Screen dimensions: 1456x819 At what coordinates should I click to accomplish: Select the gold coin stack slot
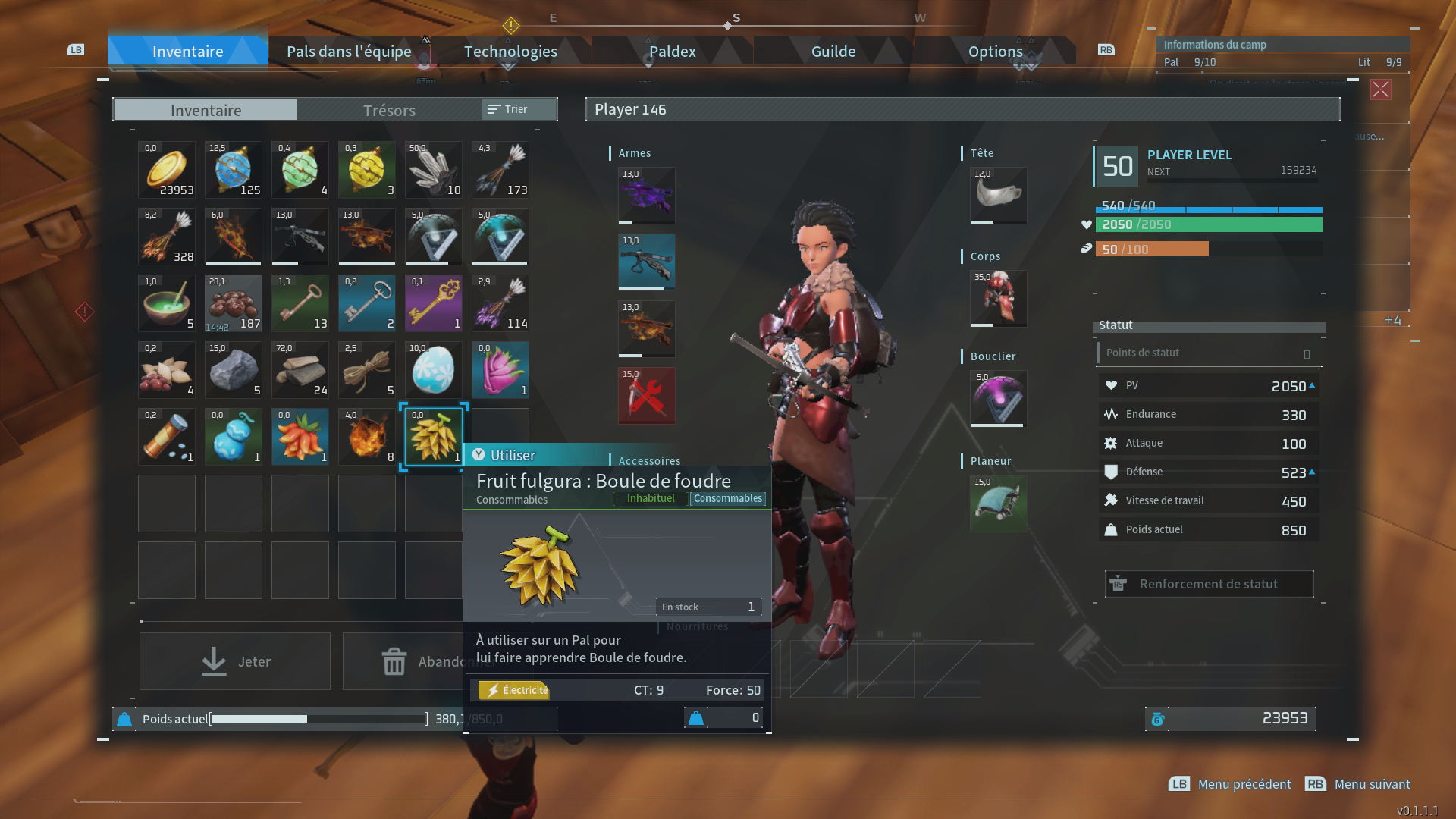(167, 170)
